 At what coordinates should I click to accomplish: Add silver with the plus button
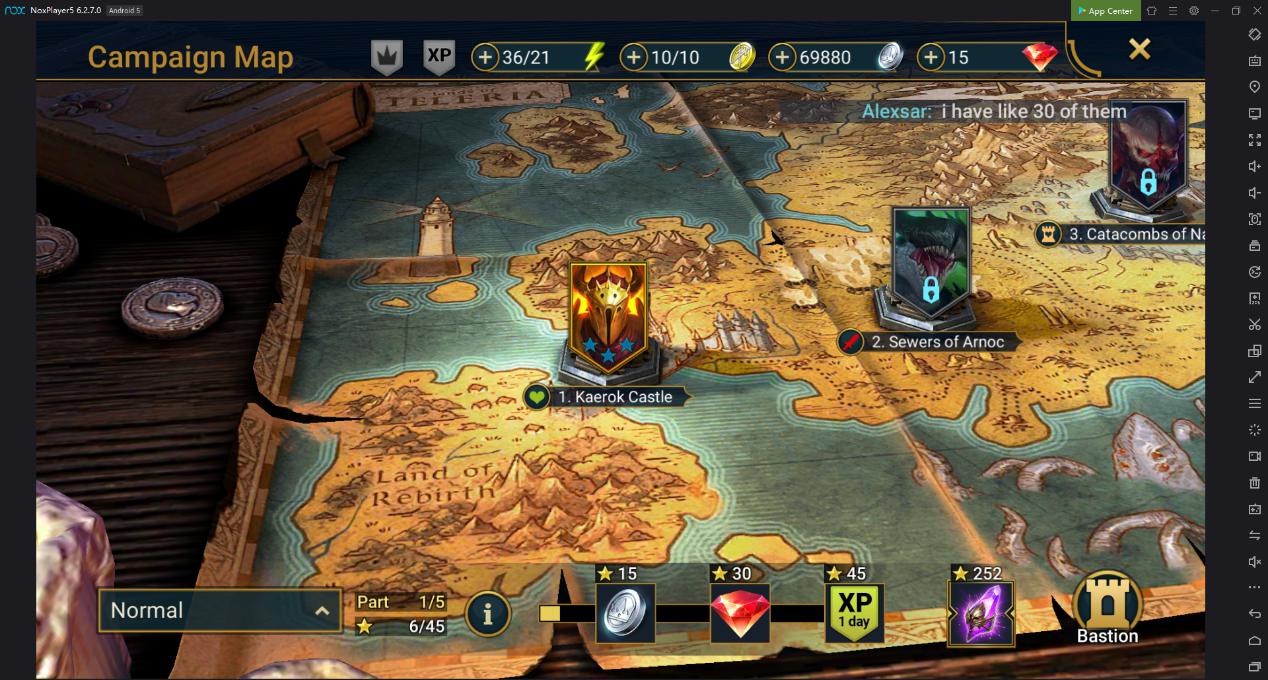[782, 57]
